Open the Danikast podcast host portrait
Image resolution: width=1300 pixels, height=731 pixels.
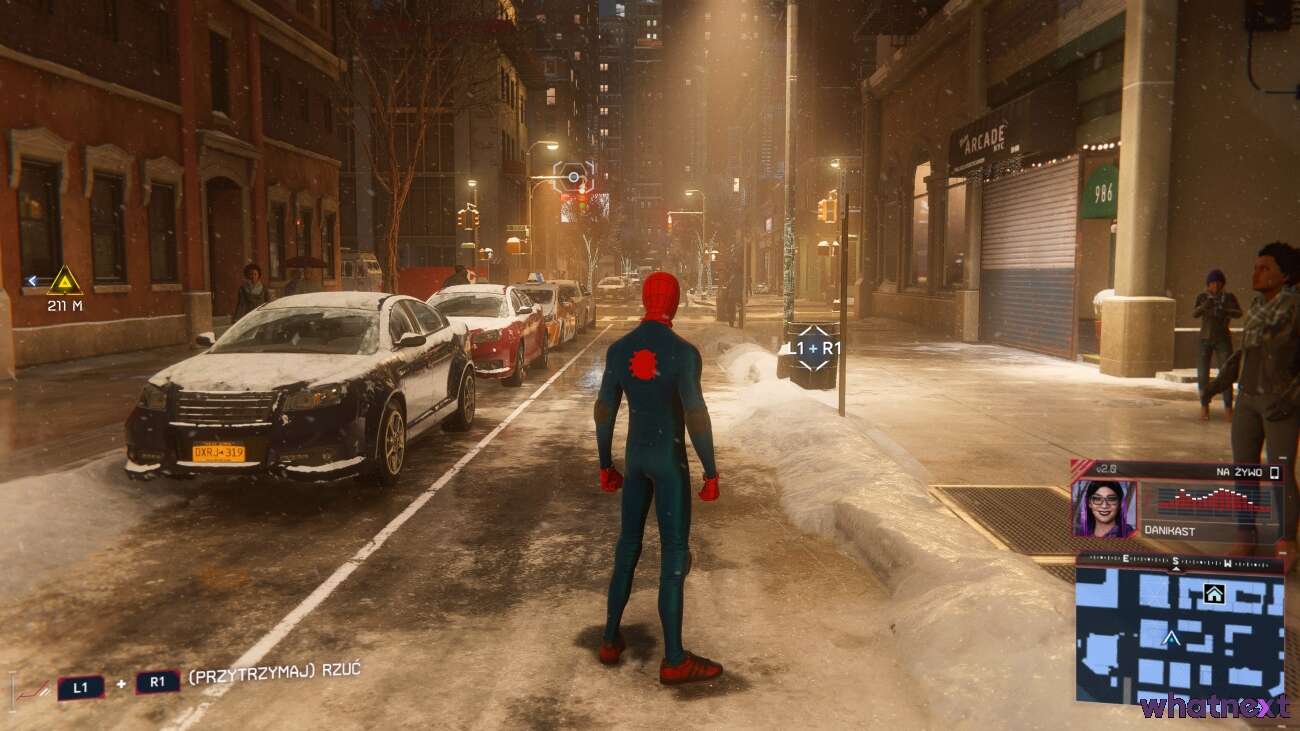[1104, 509]
